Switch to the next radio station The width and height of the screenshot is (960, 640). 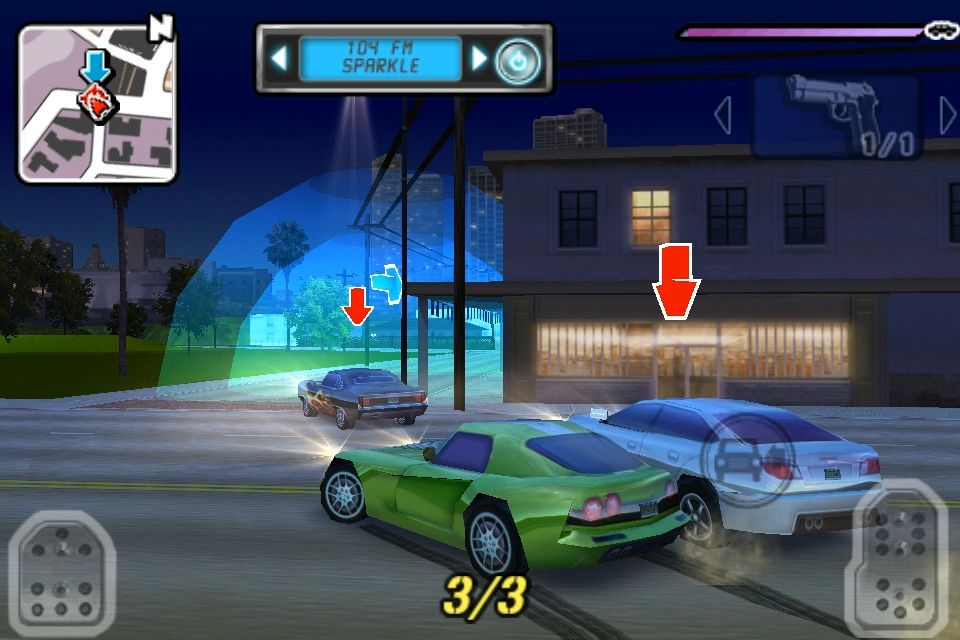tap(479, 59)
